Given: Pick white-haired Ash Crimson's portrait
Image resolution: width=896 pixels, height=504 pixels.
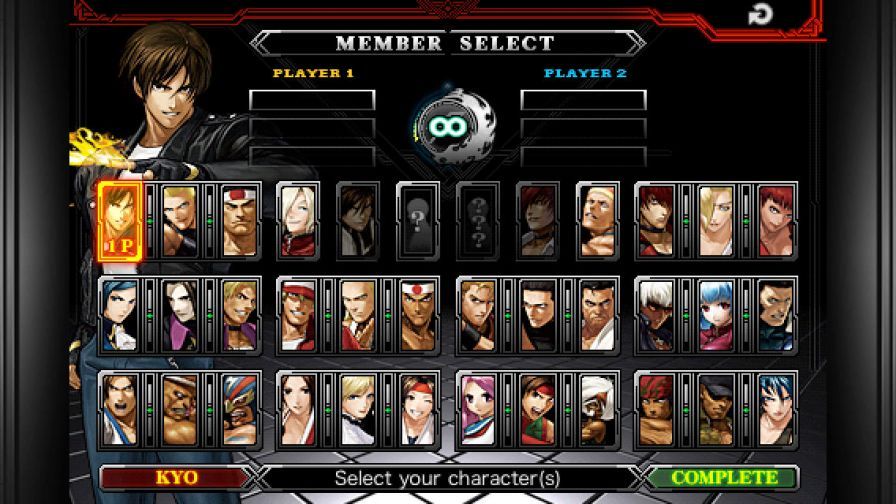Looking at the screenshot, I should (x=297, y=220).
